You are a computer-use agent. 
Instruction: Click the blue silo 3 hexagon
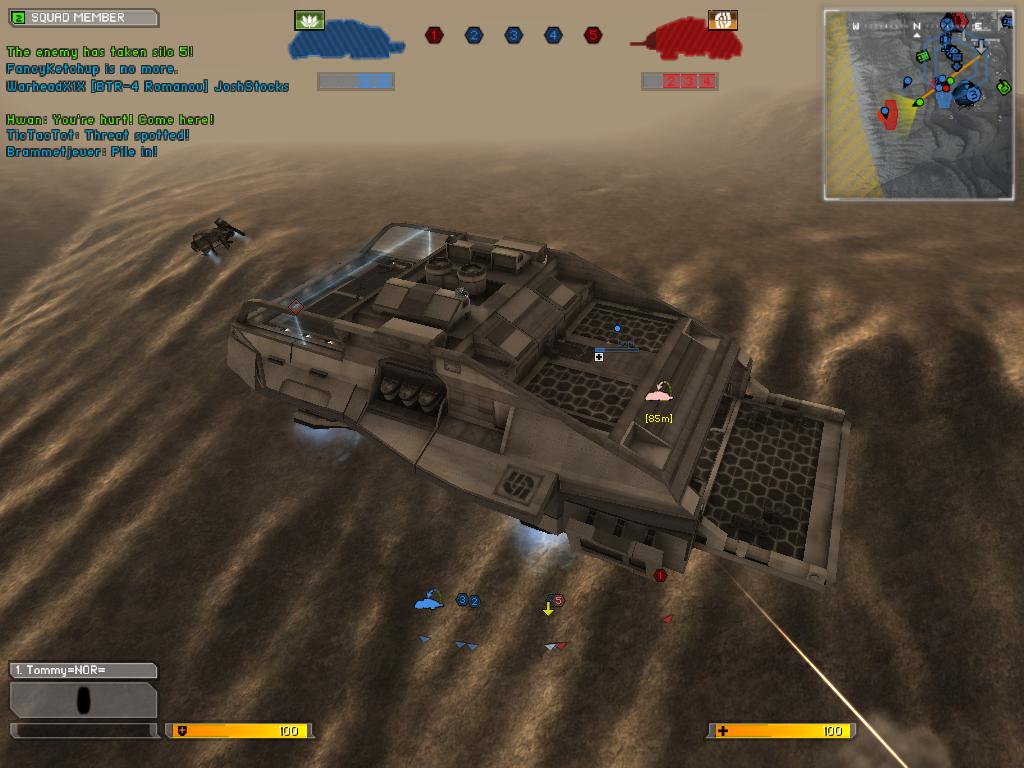click(x=513, y=36)
